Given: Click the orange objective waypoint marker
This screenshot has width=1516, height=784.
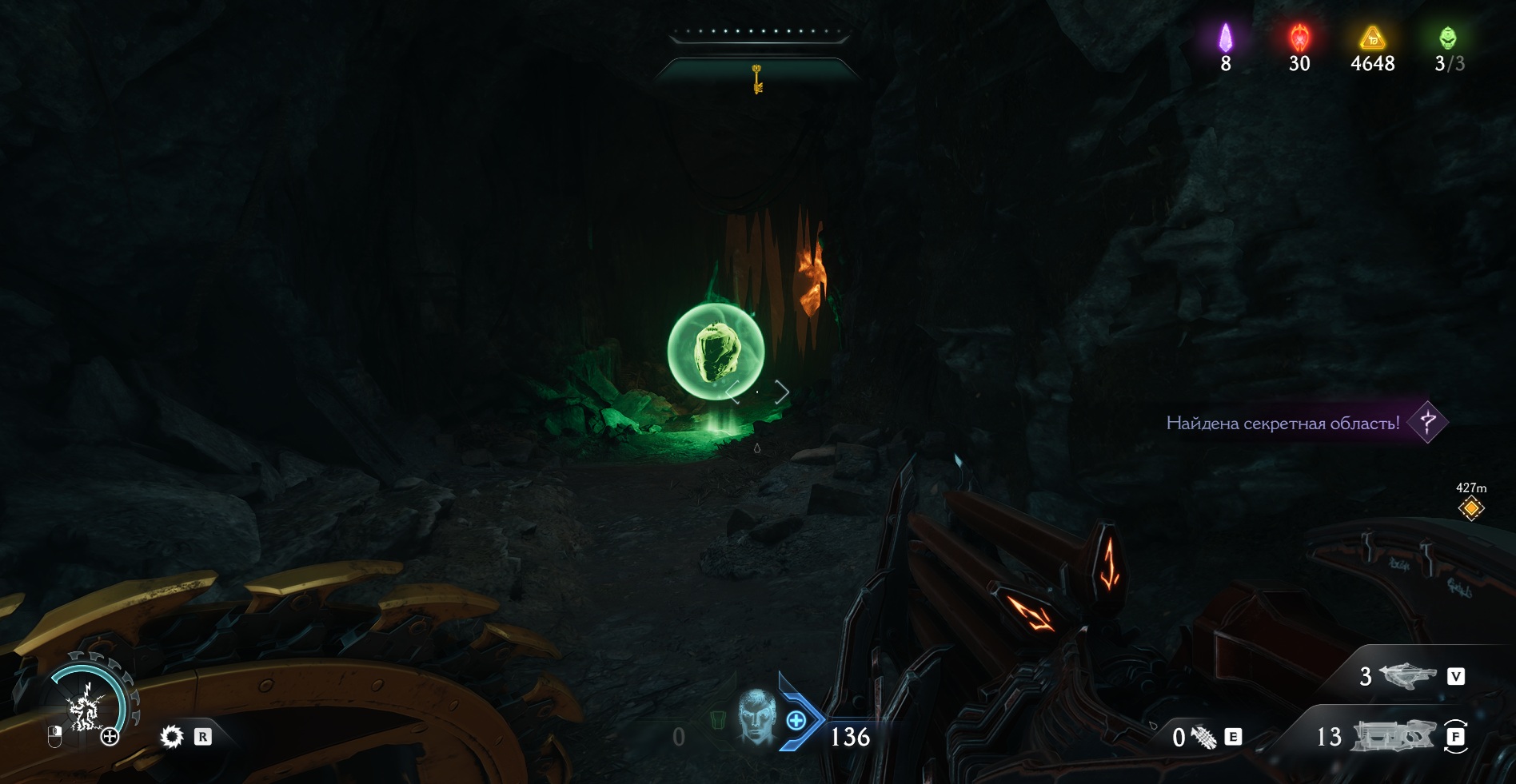Looking at the screenshot, I should tap(1470, 508).
